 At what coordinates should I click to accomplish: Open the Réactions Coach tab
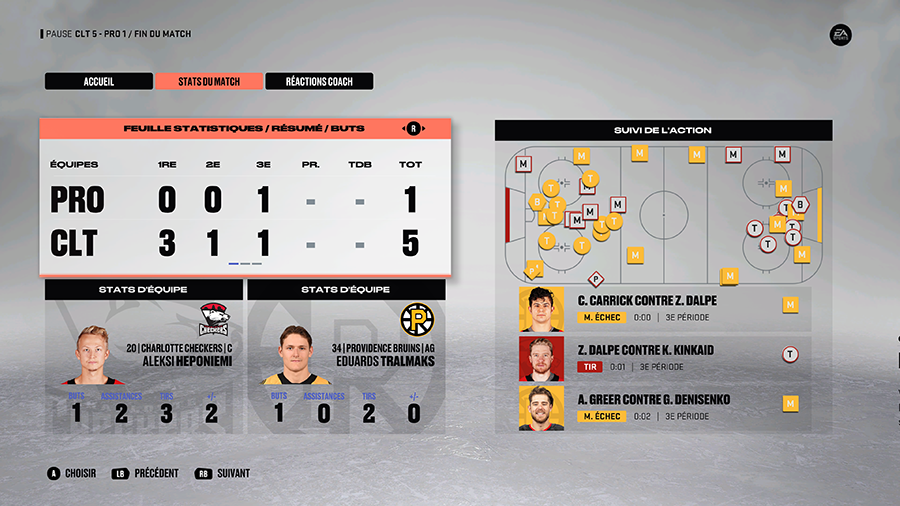click(x=319, y=82)
